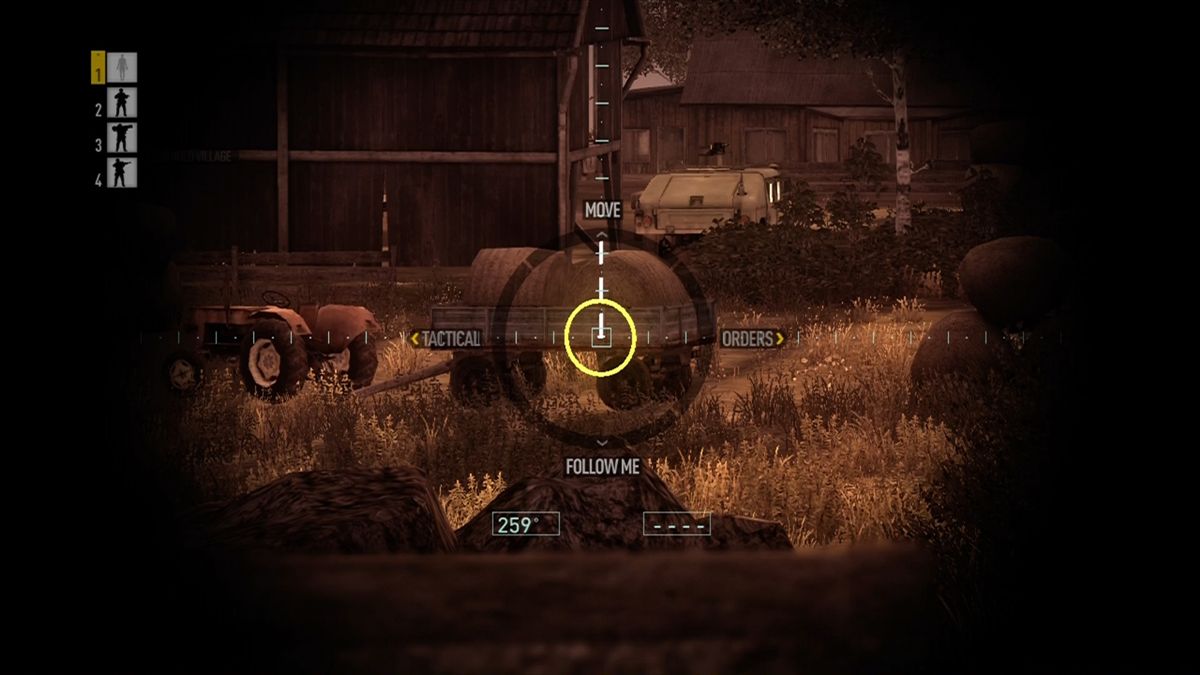Select squad member 1 icon
The height and width of the screenshot is (675, 1200).
122,68
